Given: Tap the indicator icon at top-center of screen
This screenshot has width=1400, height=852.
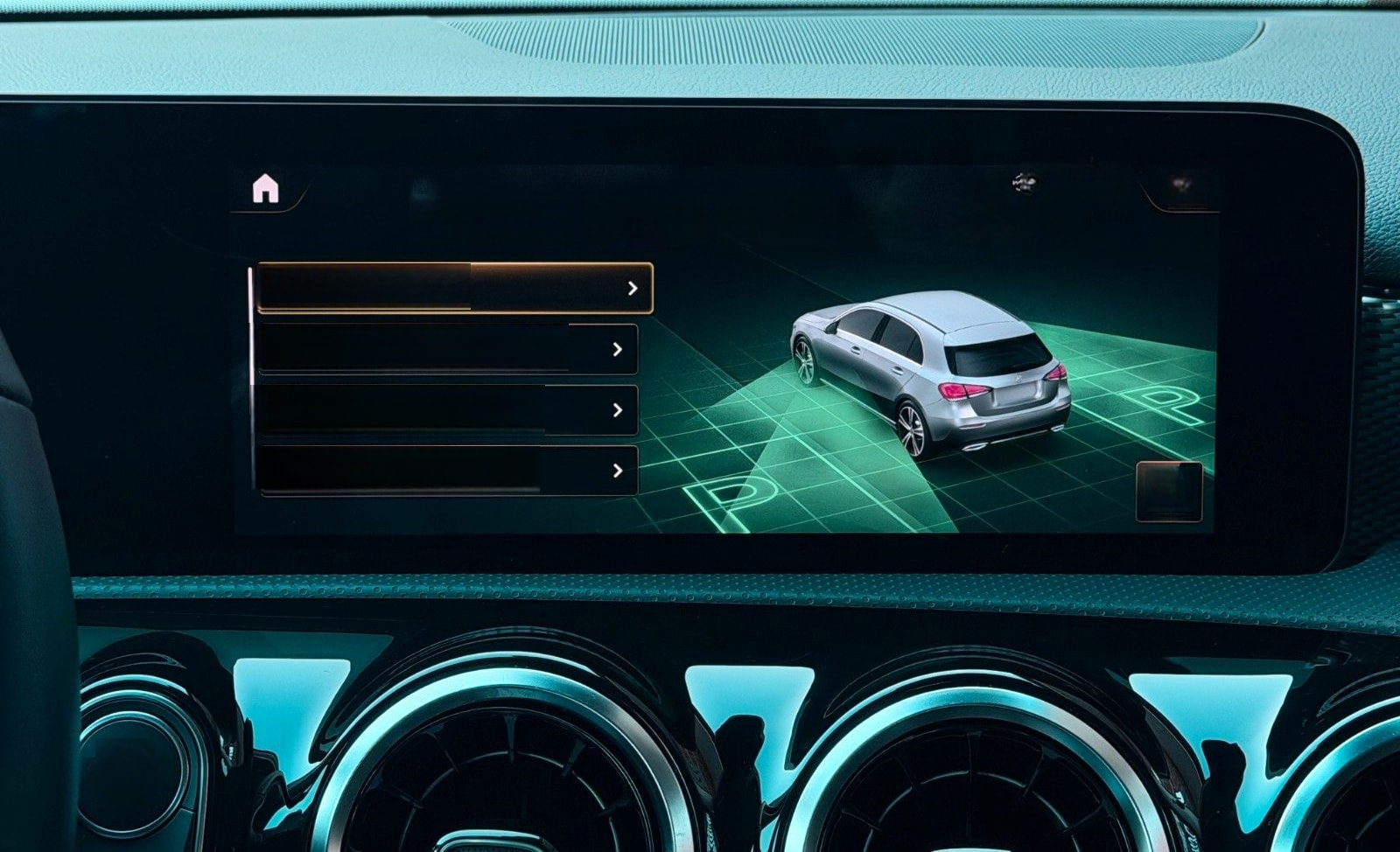Looking at the screenshot, I should (x=1022, y=181).
